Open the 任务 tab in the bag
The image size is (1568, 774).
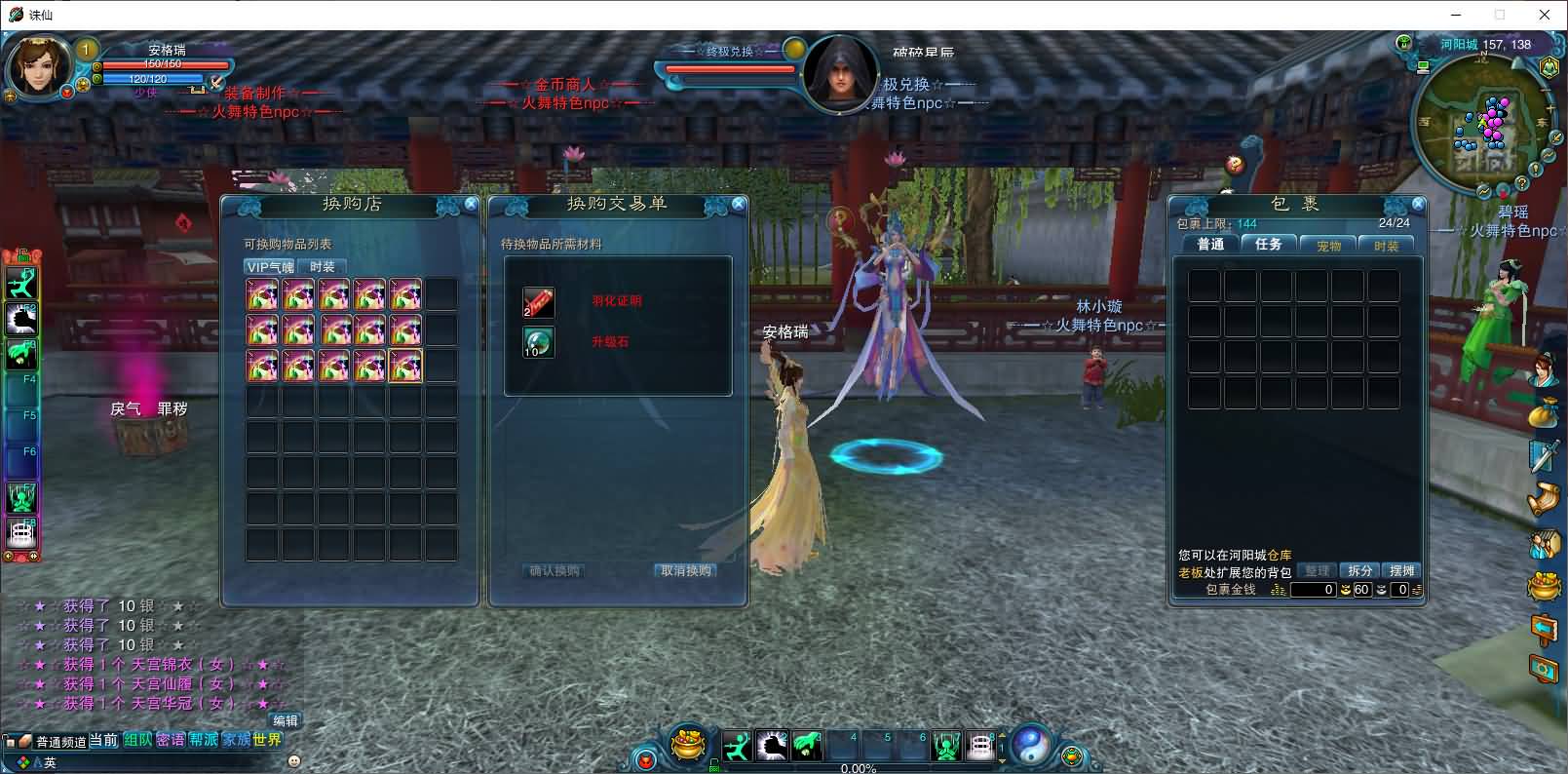click(x=1269, y=245)
